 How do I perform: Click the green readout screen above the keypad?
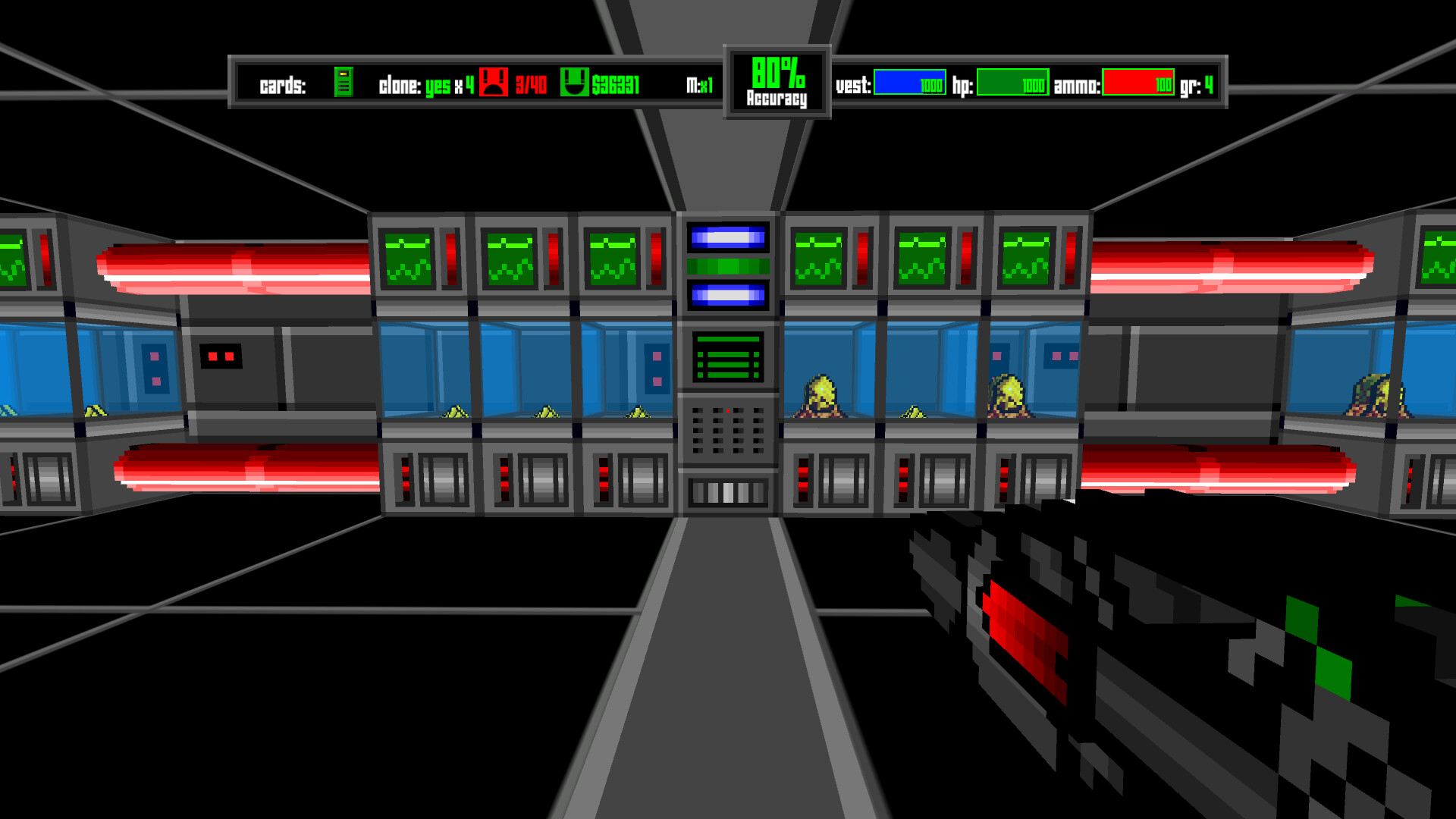point(728,356)
